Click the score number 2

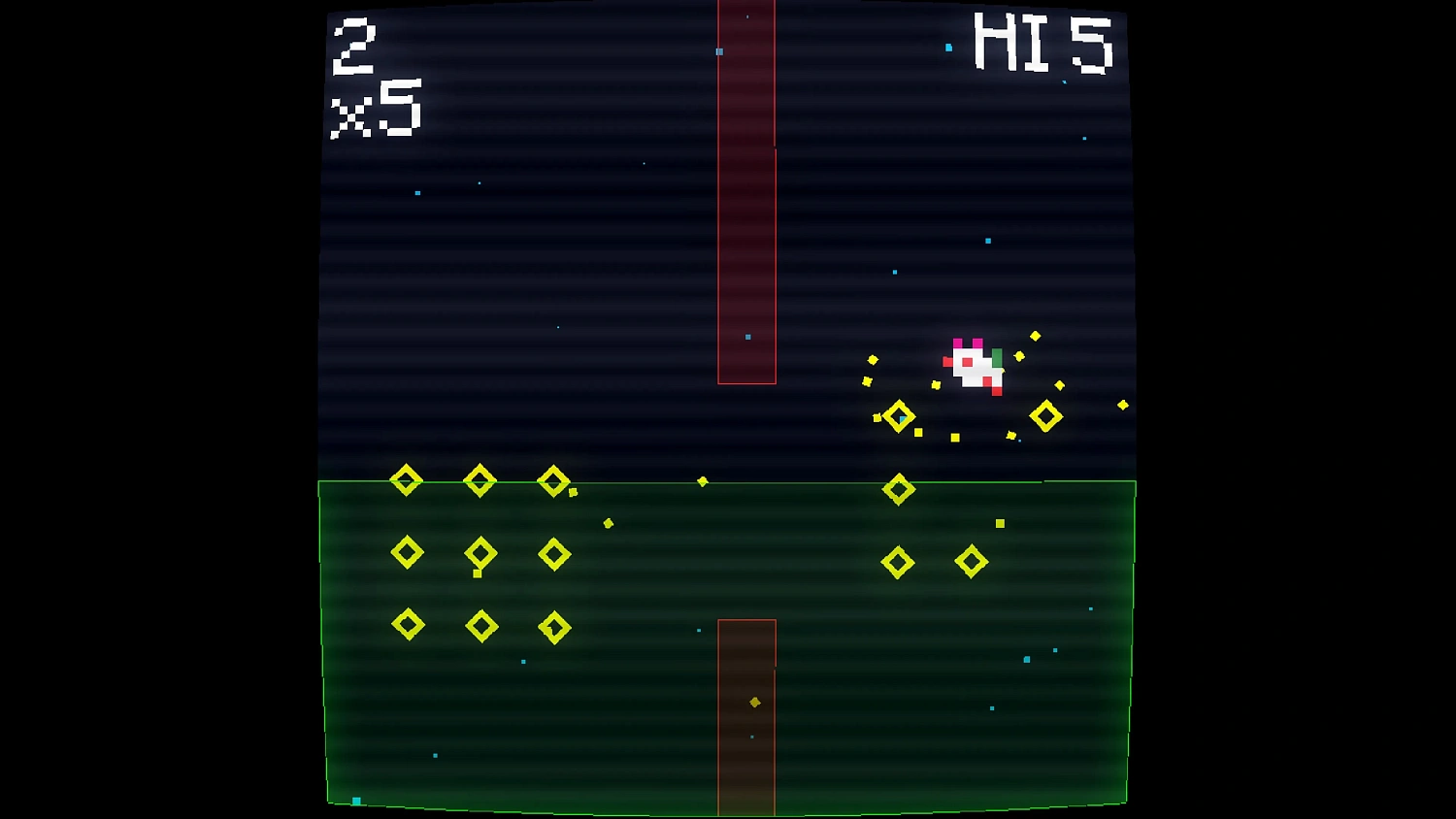(354, 47)
